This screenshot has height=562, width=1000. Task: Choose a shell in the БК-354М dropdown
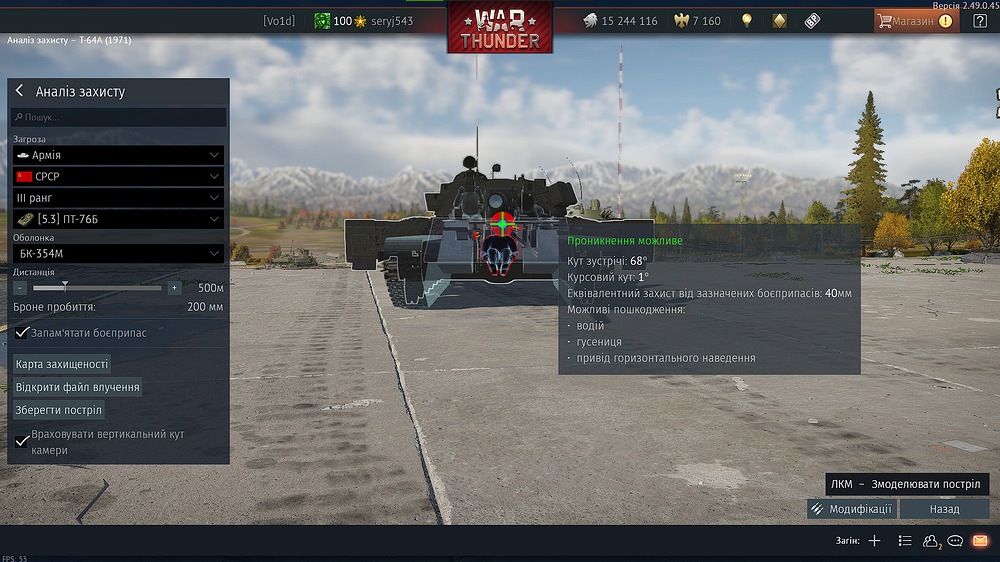[x=118, y=254]
